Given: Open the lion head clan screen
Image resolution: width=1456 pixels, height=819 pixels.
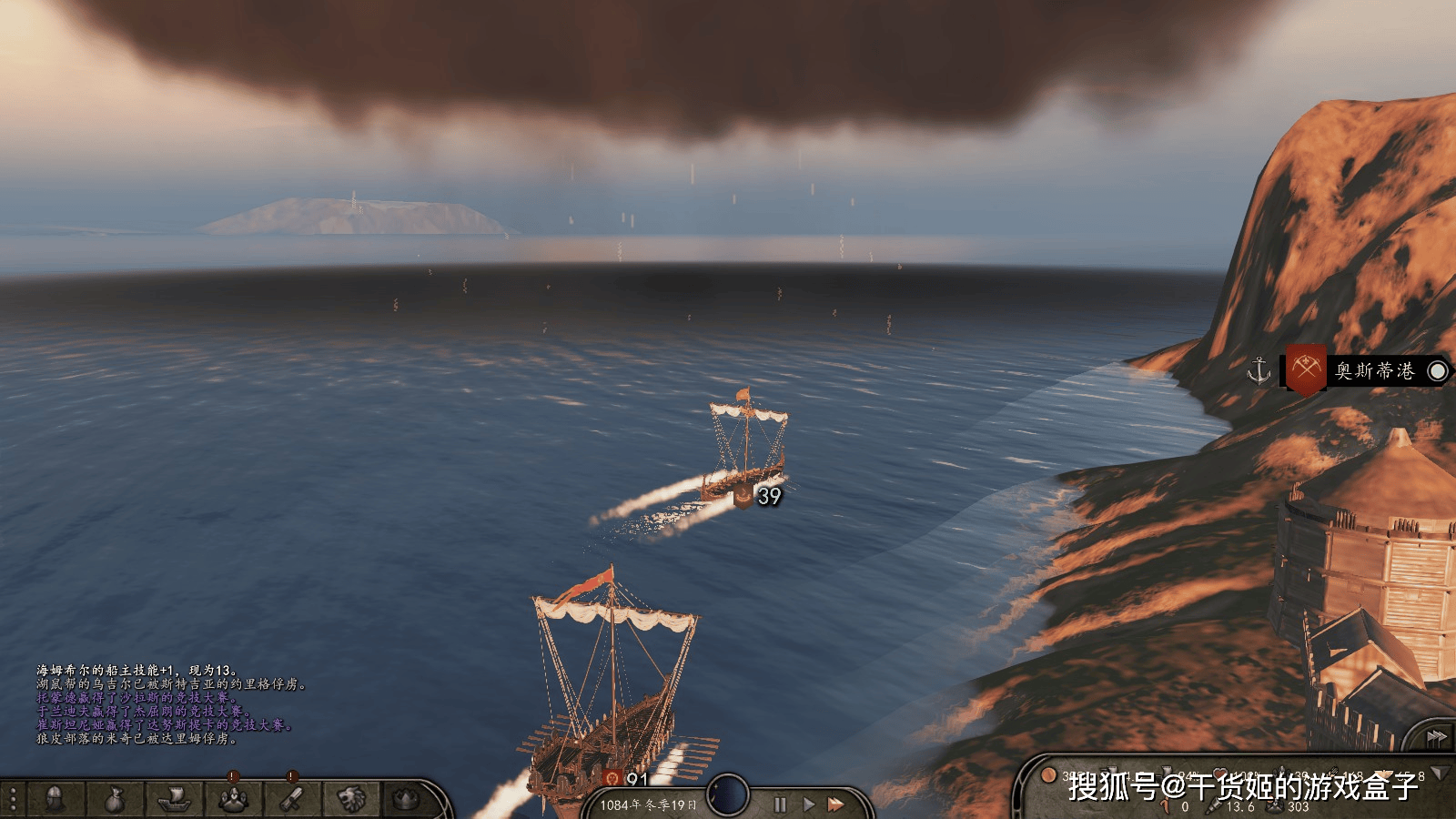Looking at the screenshot, I should pyautogui.click(x=351, y=800).
